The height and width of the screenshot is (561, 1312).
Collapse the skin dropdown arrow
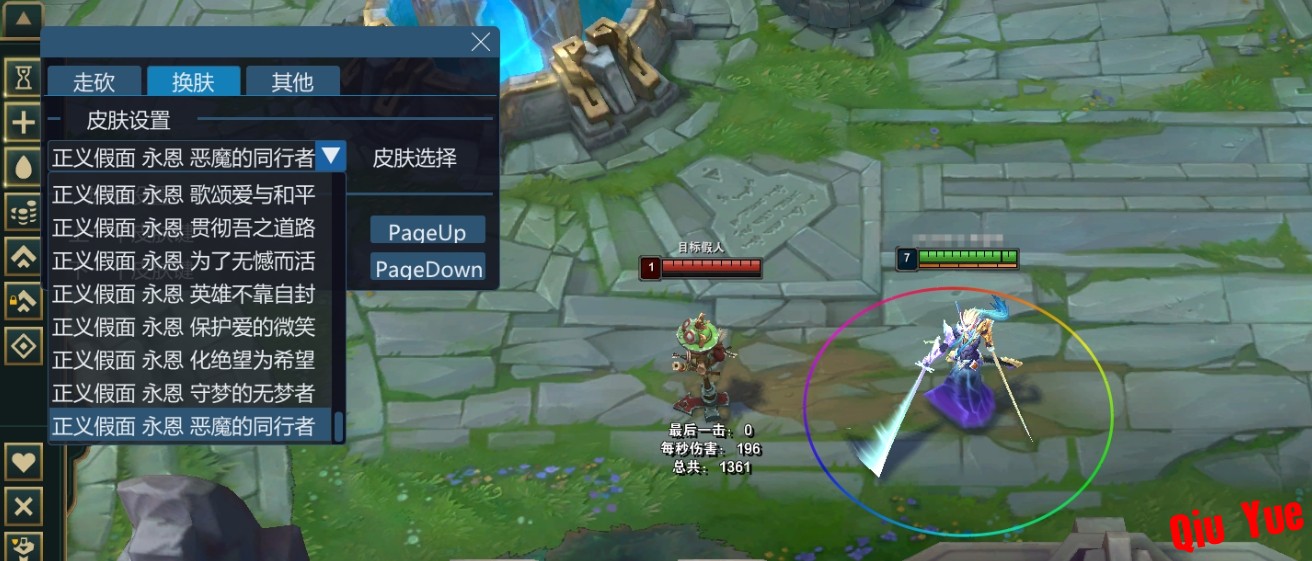tap(331, 156)
